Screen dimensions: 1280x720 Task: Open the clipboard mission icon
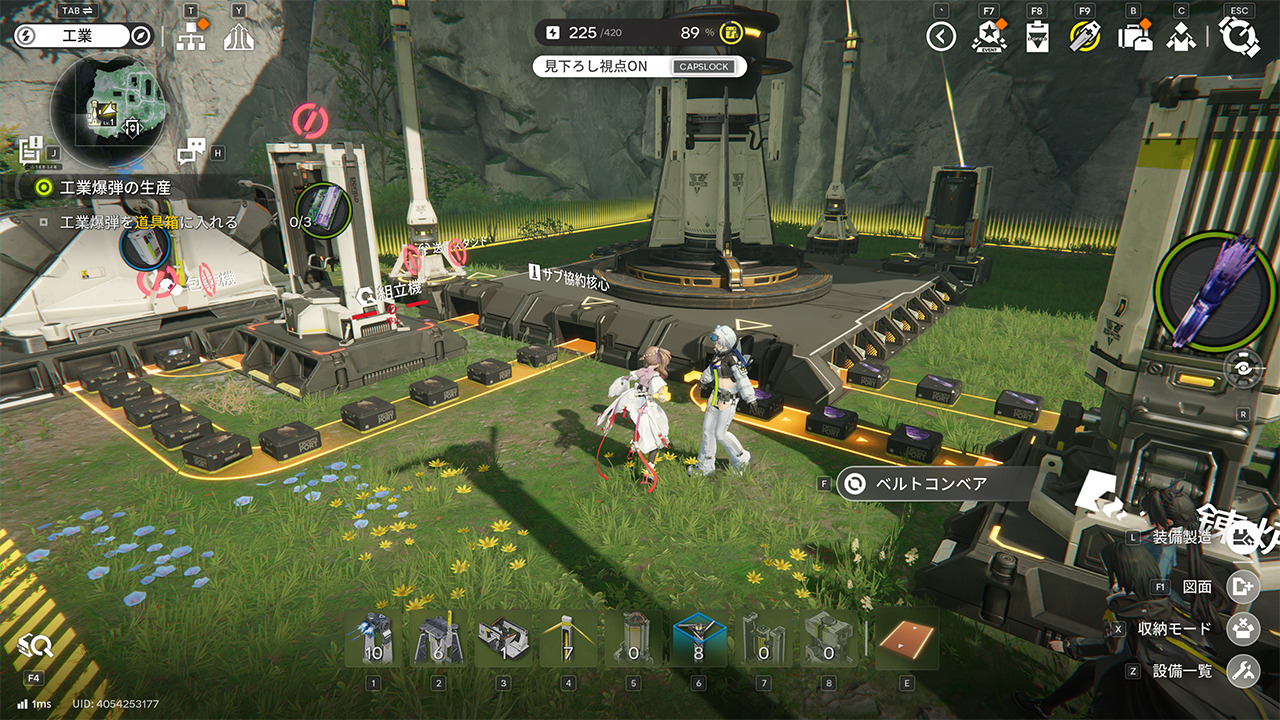coord(1037,38)
